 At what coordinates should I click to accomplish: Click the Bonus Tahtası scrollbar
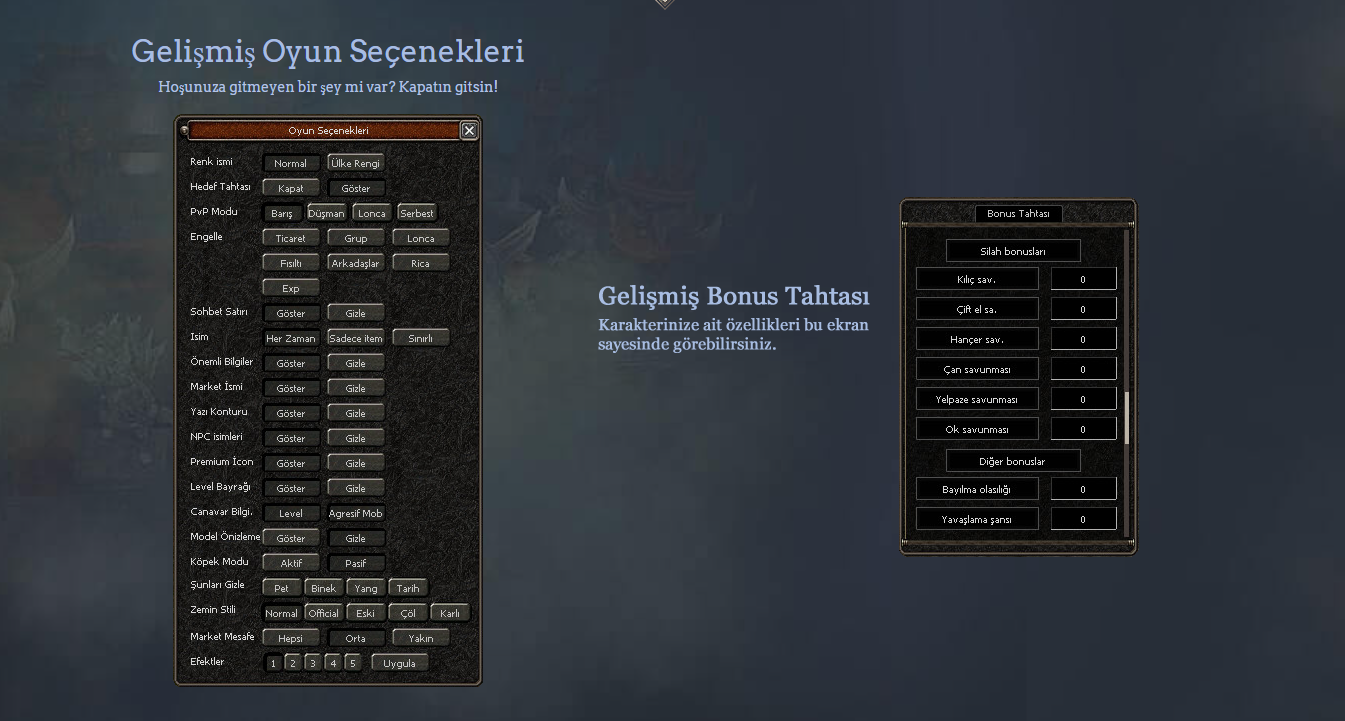(x=1127, y=417)
